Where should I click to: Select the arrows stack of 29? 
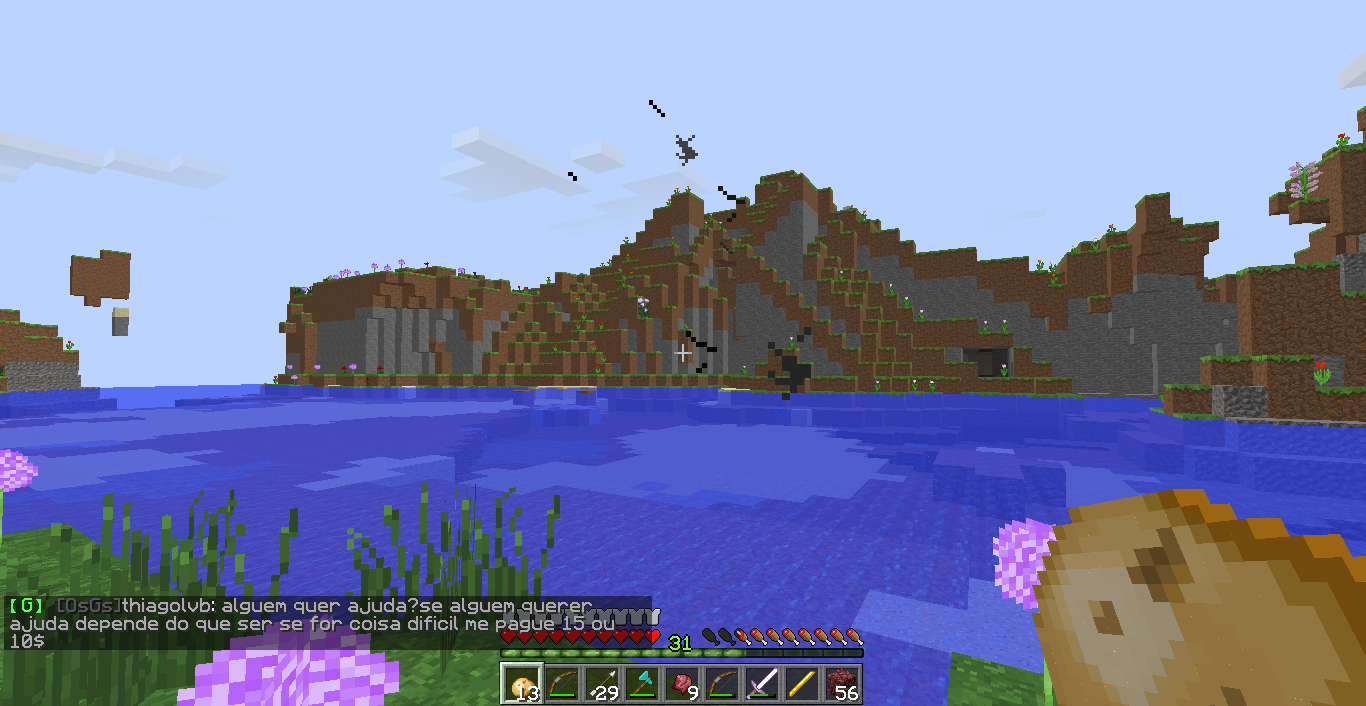pyautogui.click(x=601, y=685)
